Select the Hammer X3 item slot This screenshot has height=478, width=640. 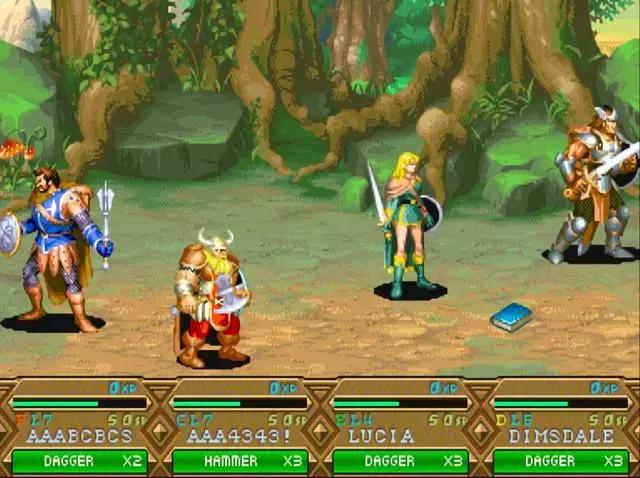click(240, 461)
